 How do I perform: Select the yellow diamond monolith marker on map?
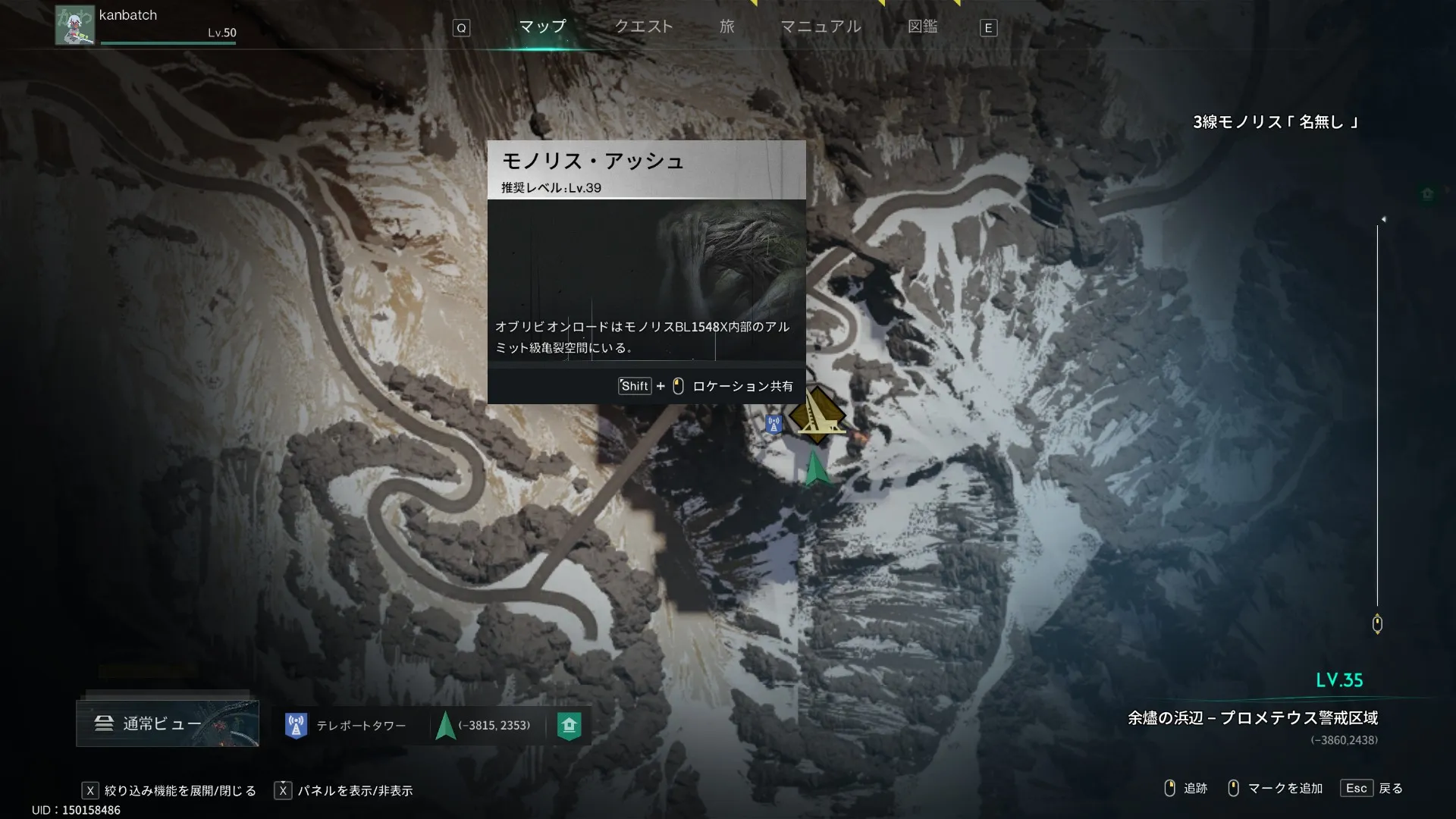pyautogui.click(x=817, y=415)
